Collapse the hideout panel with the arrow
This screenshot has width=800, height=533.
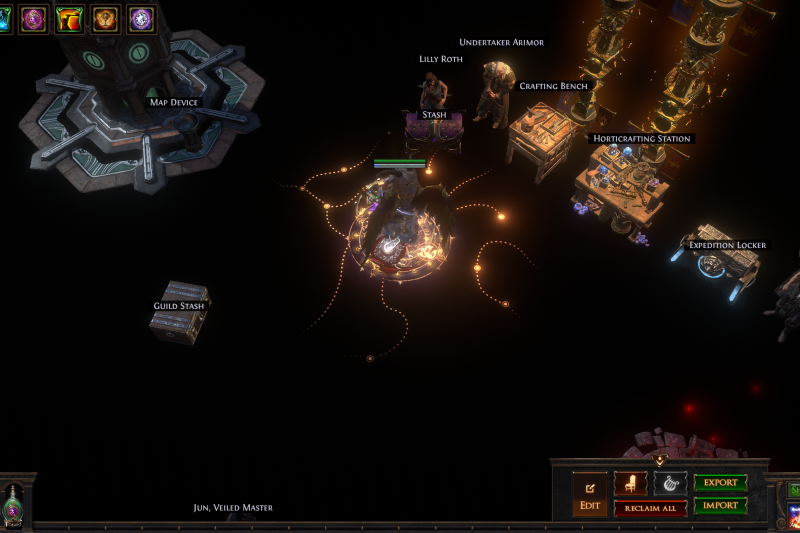(x=660, y=461)
